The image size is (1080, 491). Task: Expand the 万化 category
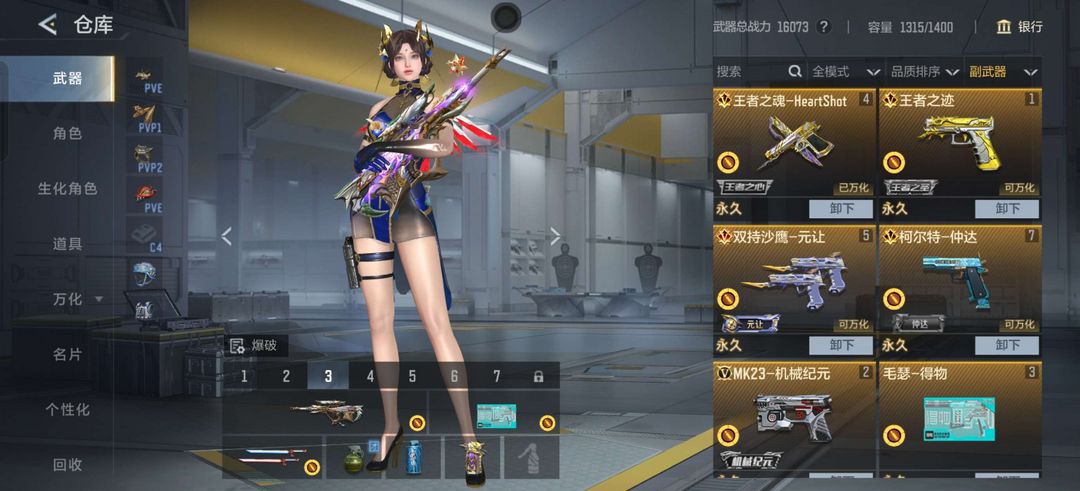(x=76, y=299)
